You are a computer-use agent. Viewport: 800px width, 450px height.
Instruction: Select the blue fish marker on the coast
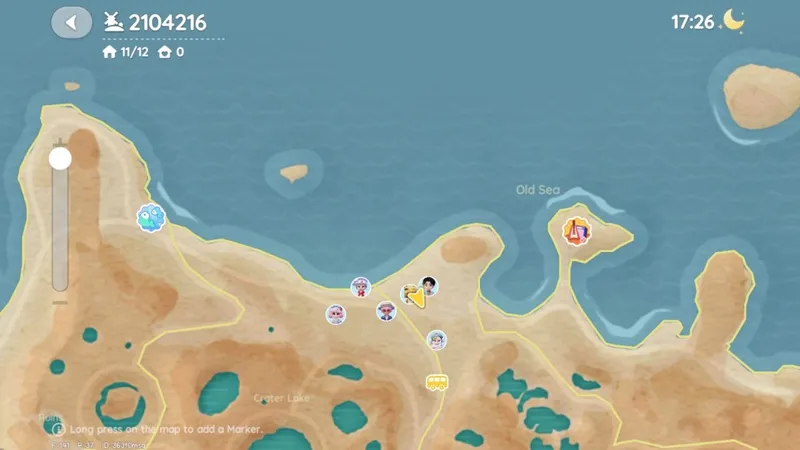point(150,217)
